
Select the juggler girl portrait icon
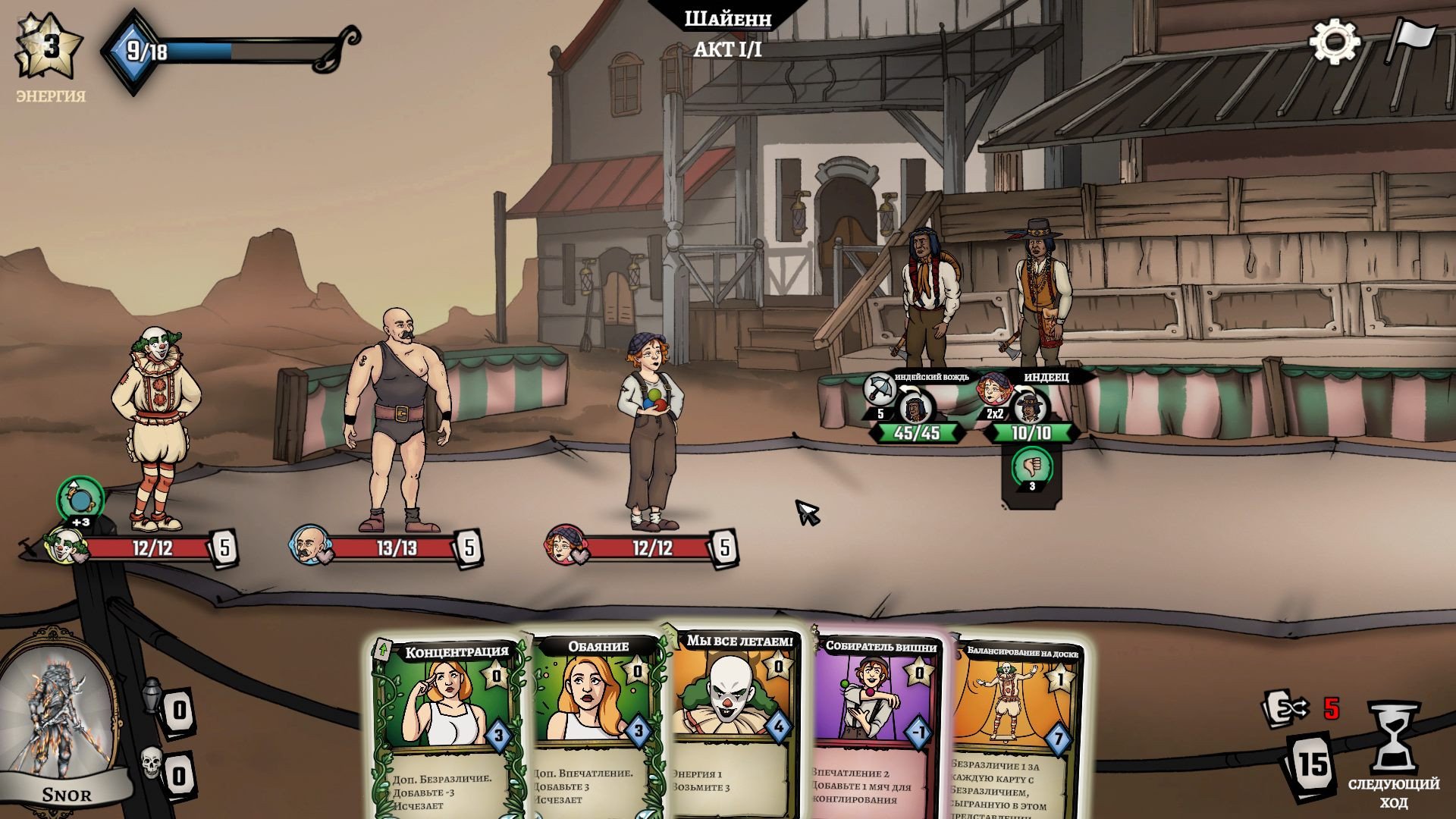(x=564, y=544)
